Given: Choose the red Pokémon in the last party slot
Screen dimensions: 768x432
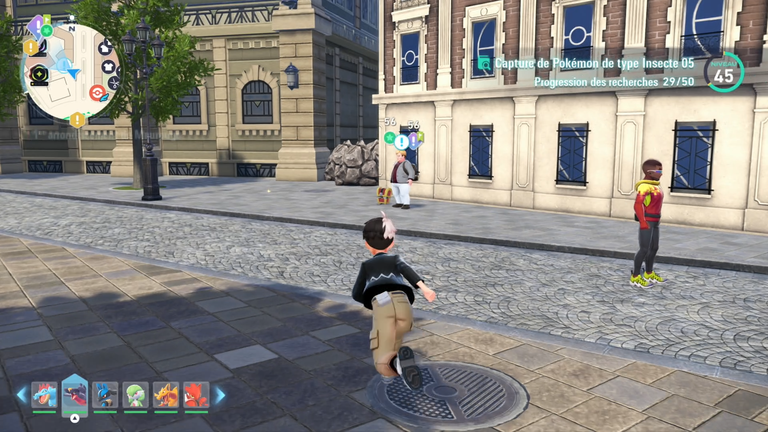Looking at the screenshot, I should point(195,395).
